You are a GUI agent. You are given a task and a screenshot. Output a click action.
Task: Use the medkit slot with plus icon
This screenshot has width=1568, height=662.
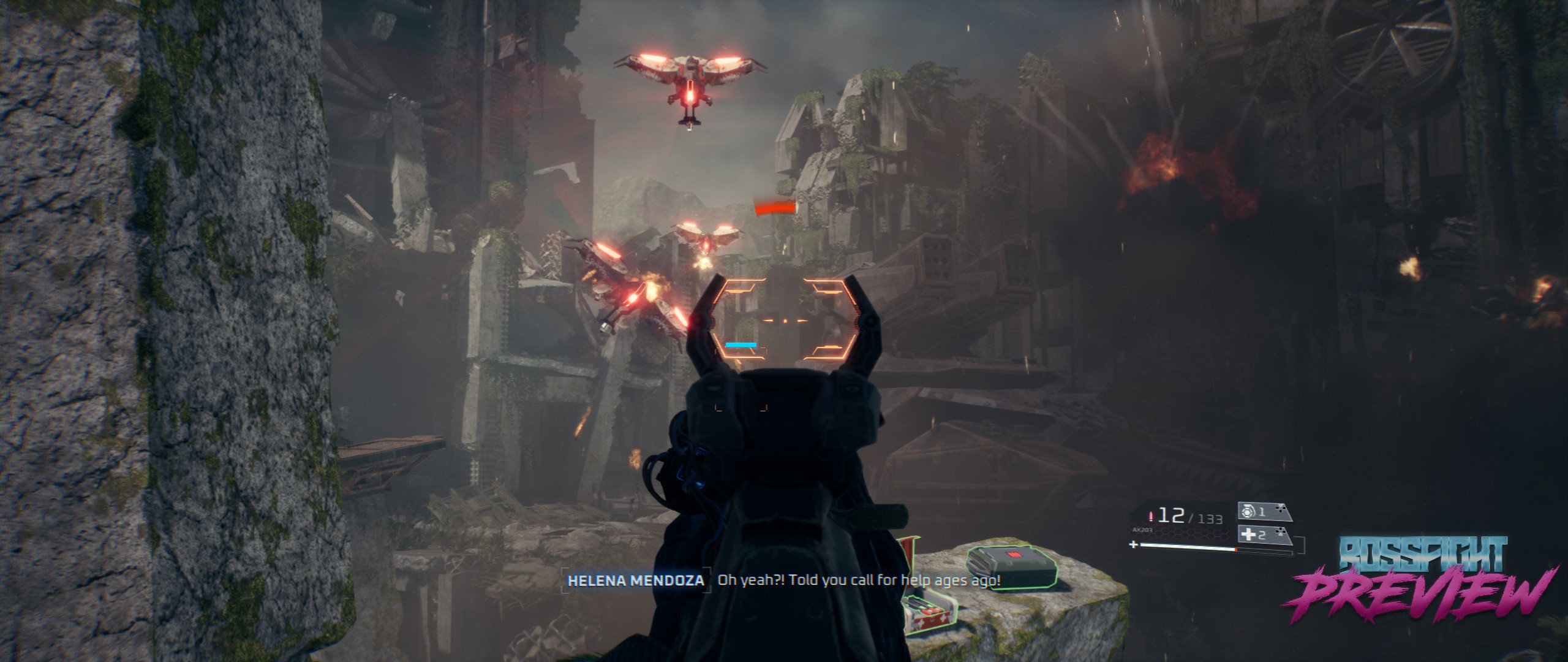point(1263,535)
